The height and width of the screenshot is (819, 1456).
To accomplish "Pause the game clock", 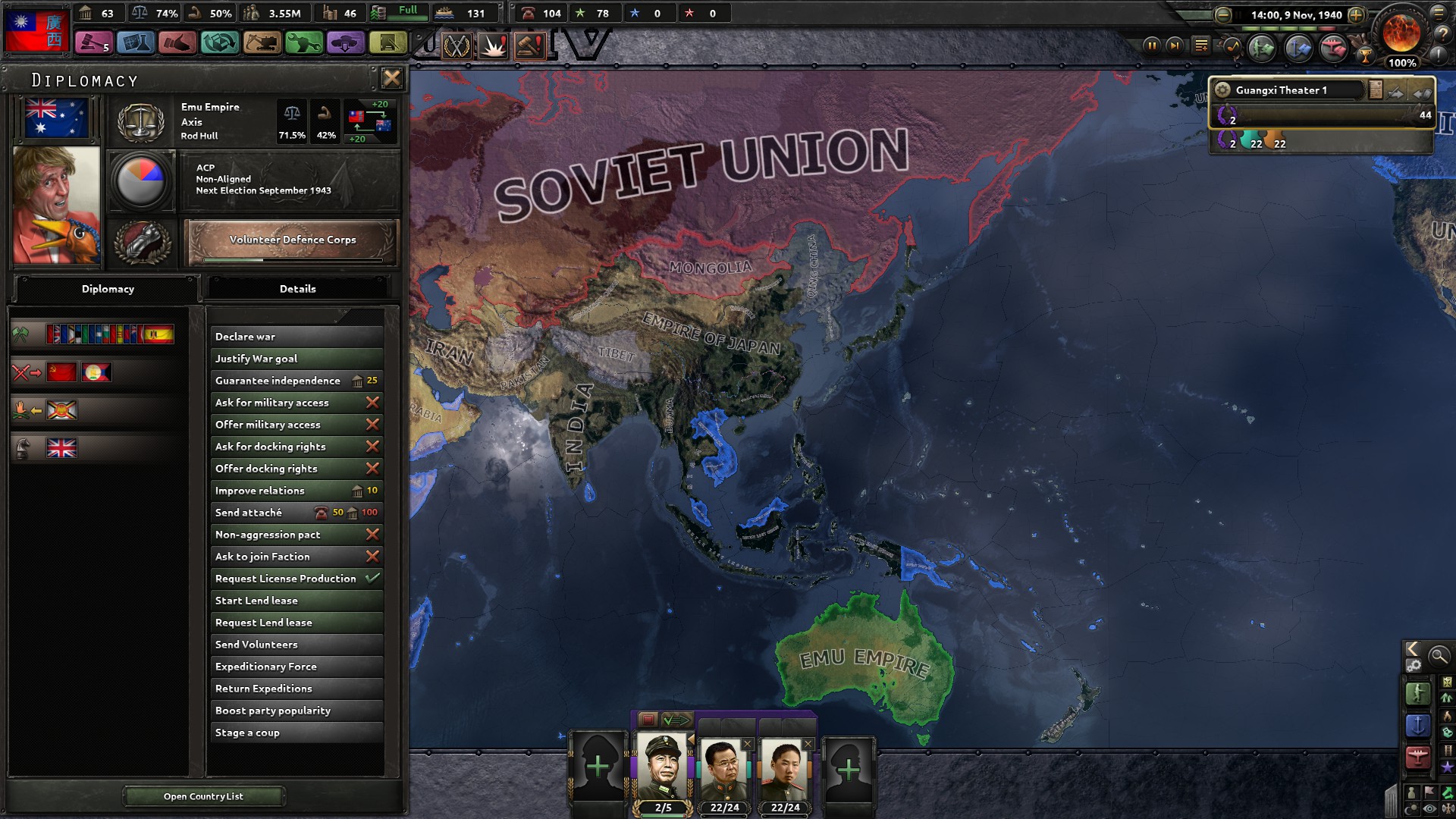I will 1153,47.
